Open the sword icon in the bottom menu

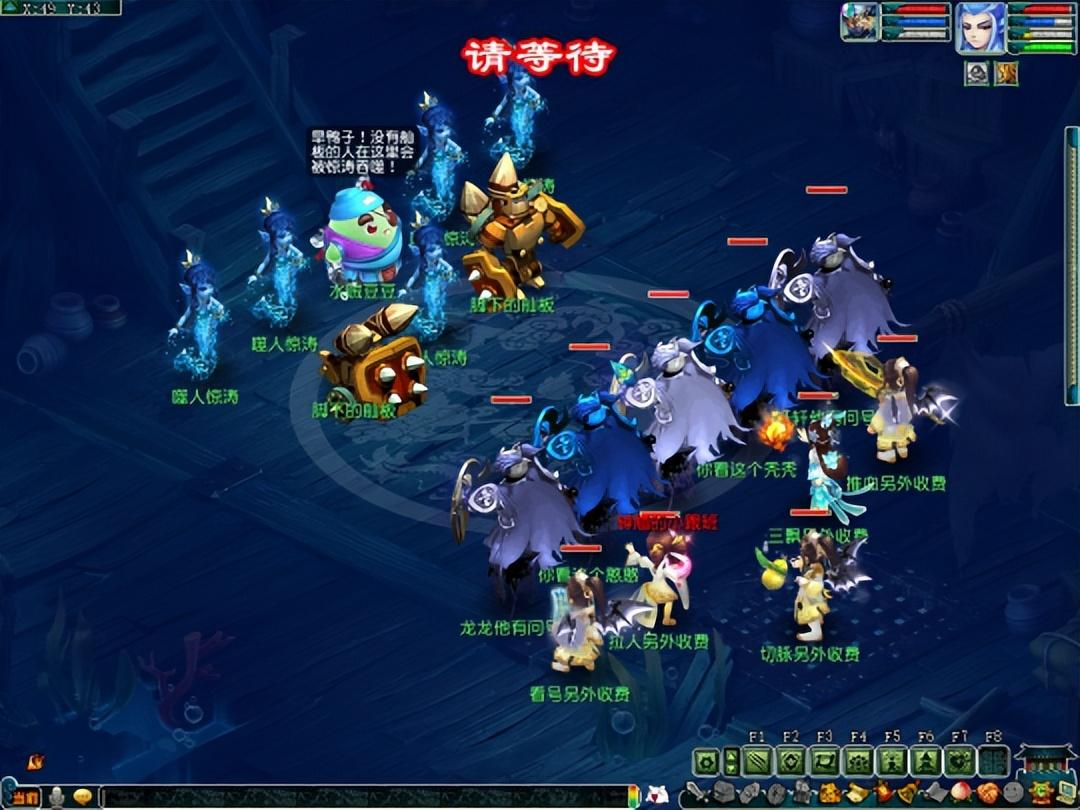[696, 794]
